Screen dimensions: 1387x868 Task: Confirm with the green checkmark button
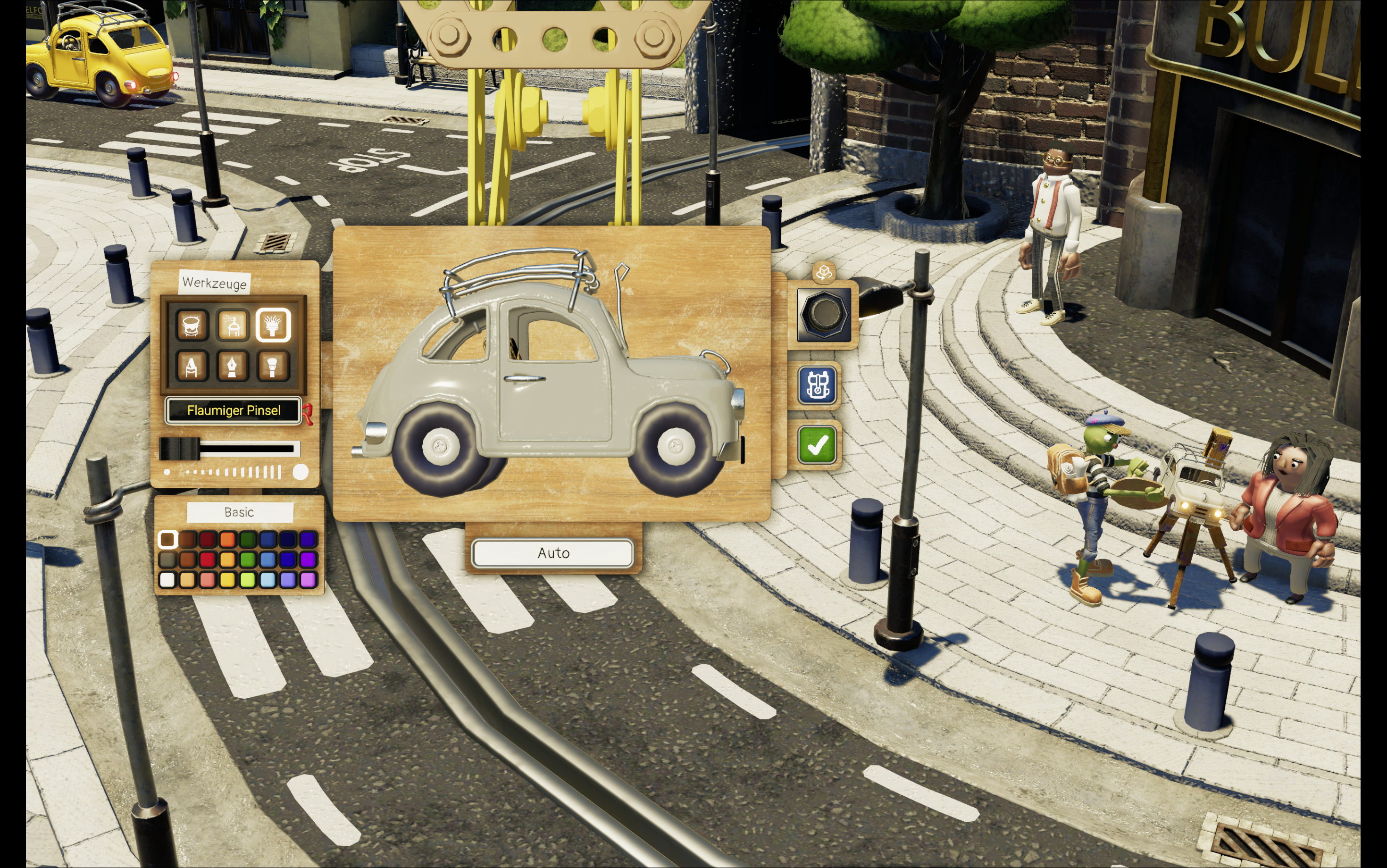[x=817, y=444]
